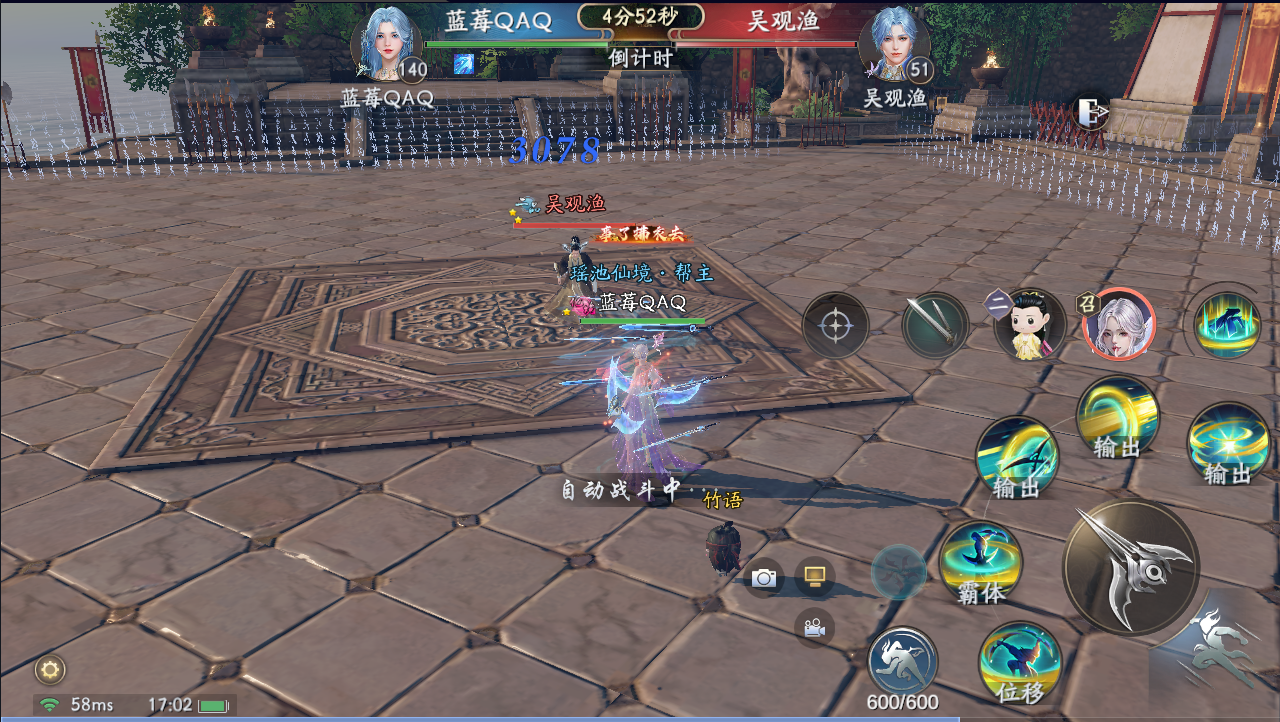Tap the 600/600 qinggong leap icon
This screenshot has width=1280, height=722.
coord(902,662)
